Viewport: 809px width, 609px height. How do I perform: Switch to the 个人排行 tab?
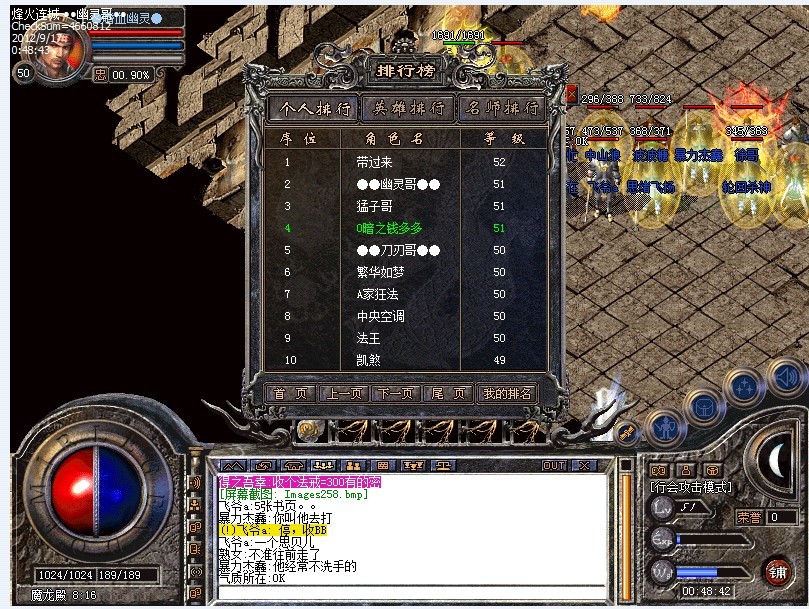pyautogui.click(x=314, y=108)
